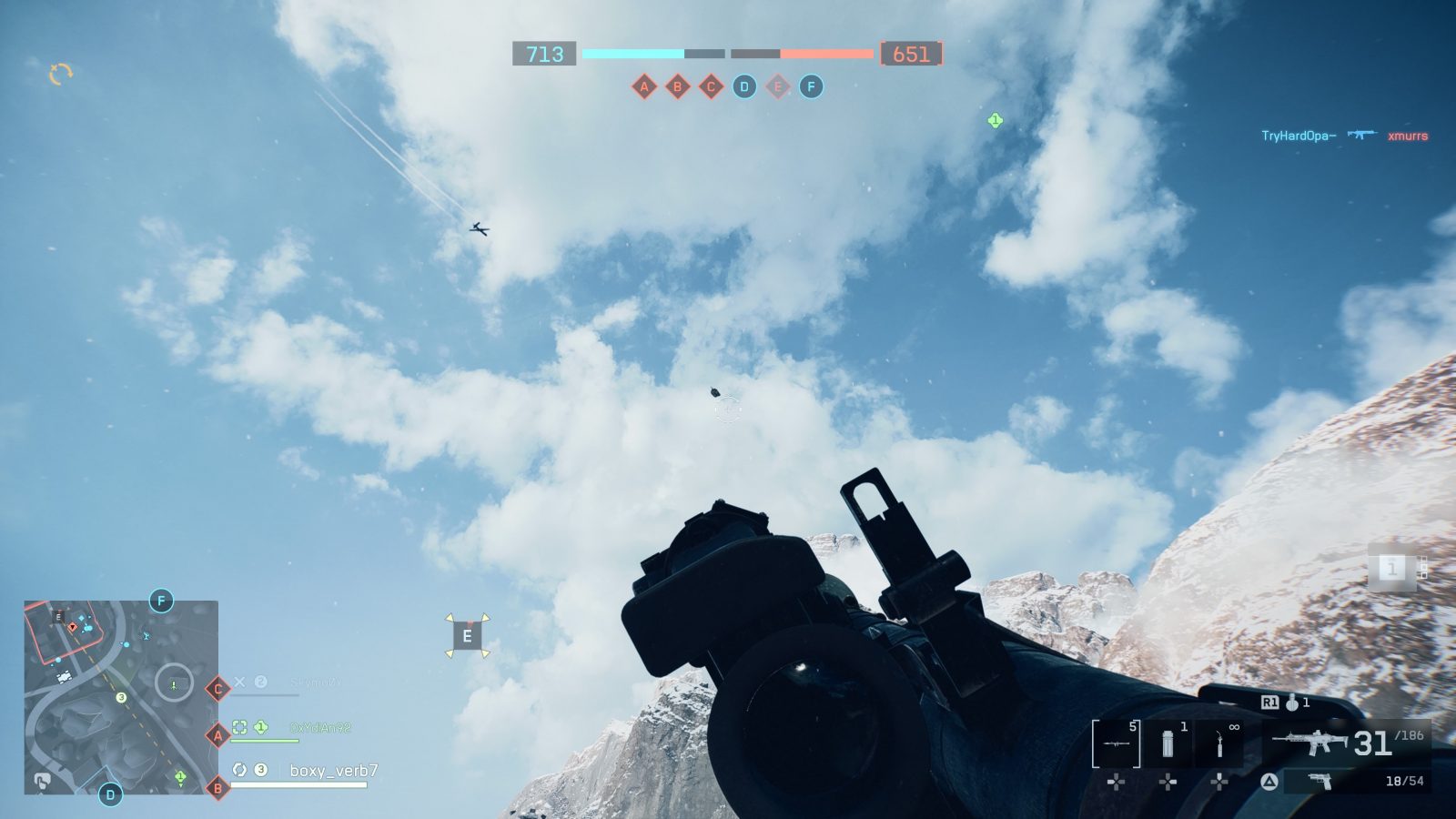This screenshot has width=1456, height=819.
Task: Select friendly objective F in the capture-point bar
Action: (x=811, y=87)
